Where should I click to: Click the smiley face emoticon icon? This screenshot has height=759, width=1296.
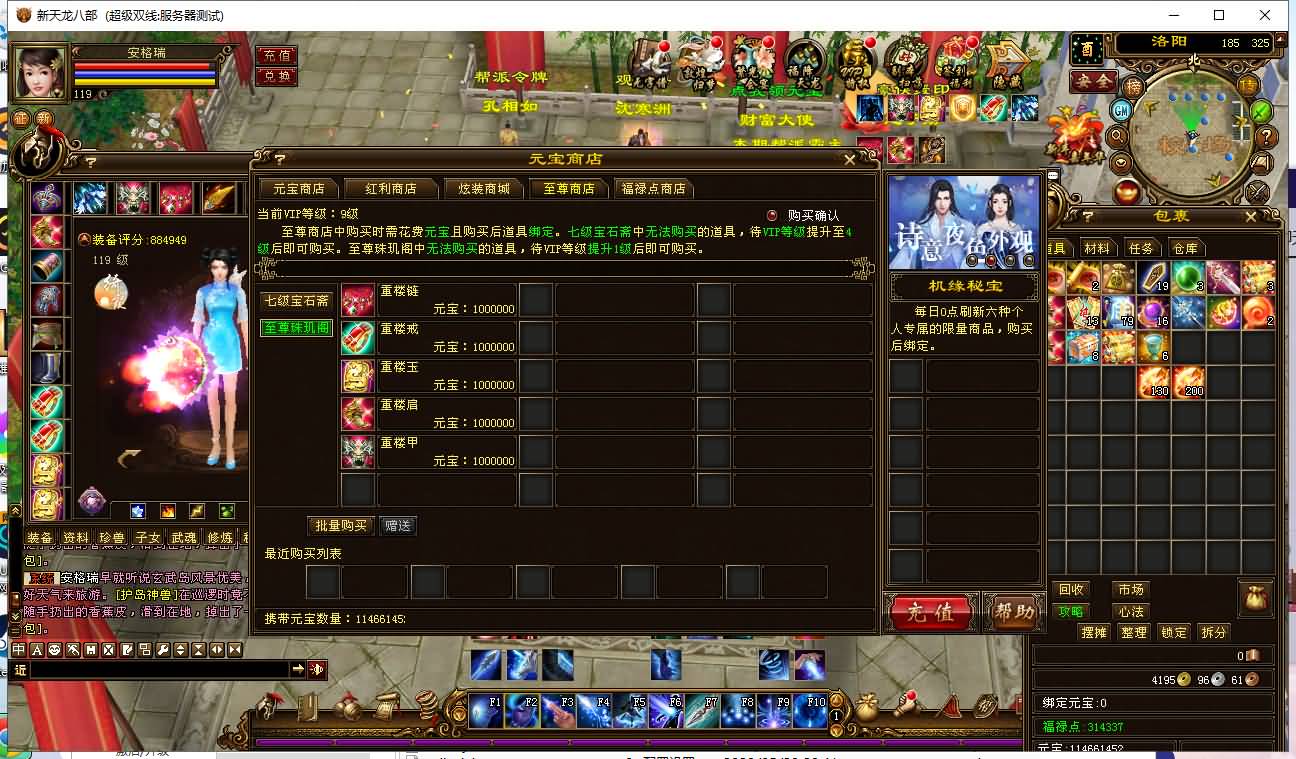56,650
